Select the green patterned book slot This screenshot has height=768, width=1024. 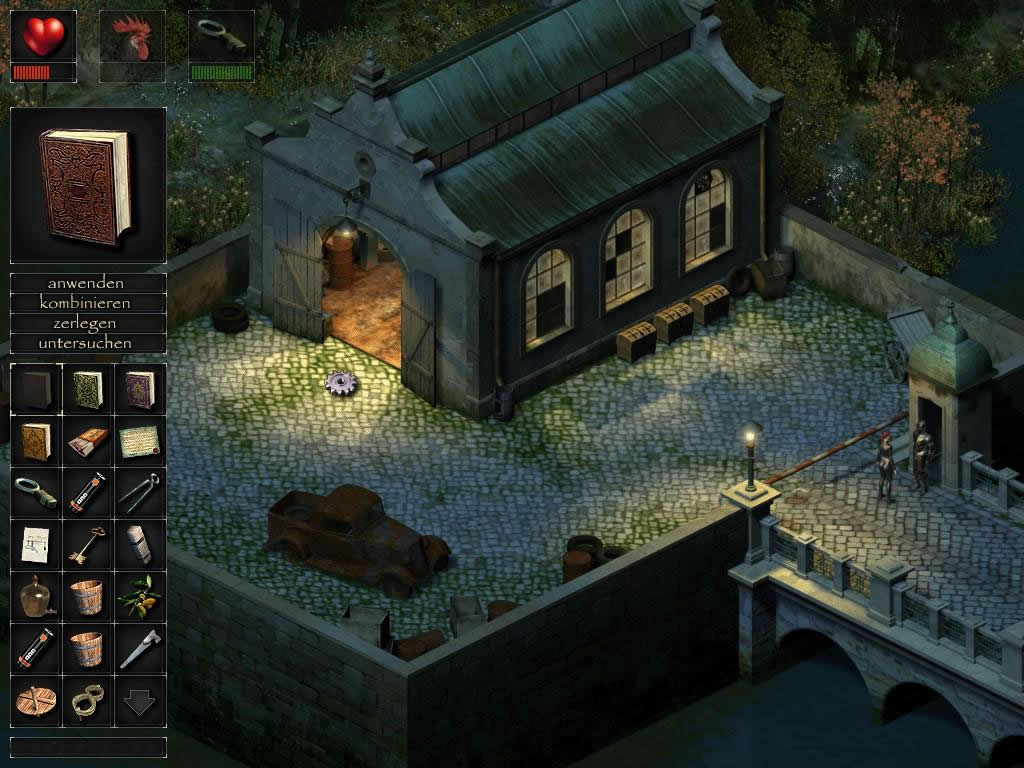[x=88, y=389]
